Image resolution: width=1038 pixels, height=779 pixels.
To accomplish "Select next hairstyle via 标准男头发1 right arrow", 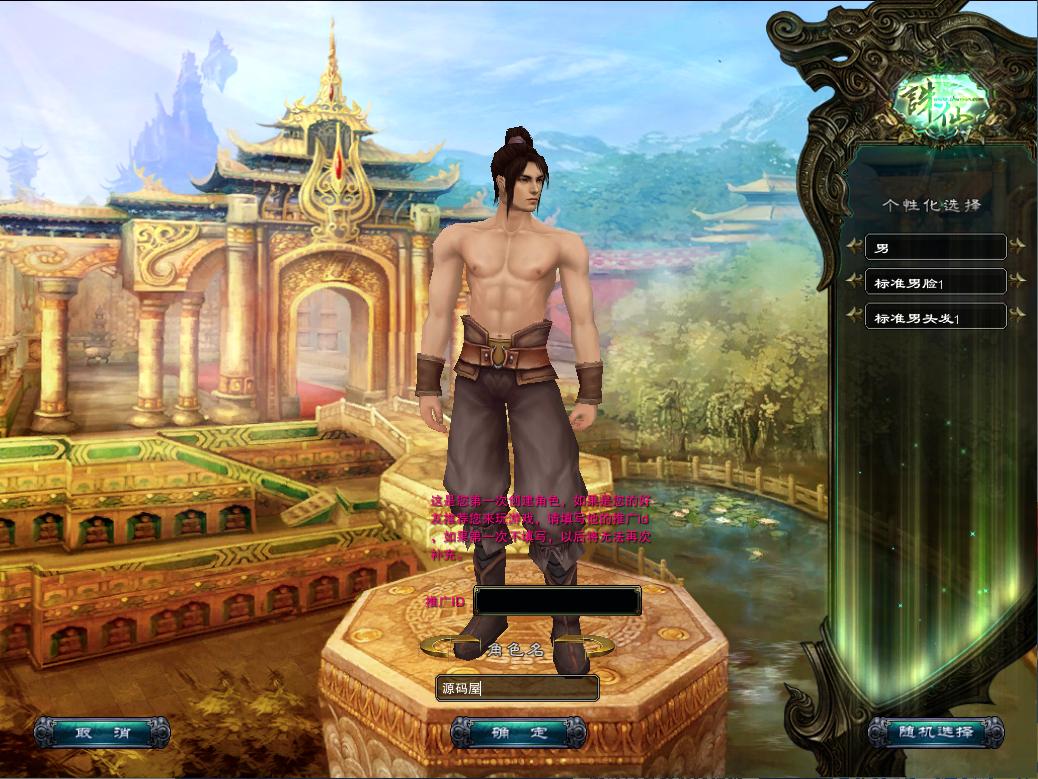I will pos(1017,316).
